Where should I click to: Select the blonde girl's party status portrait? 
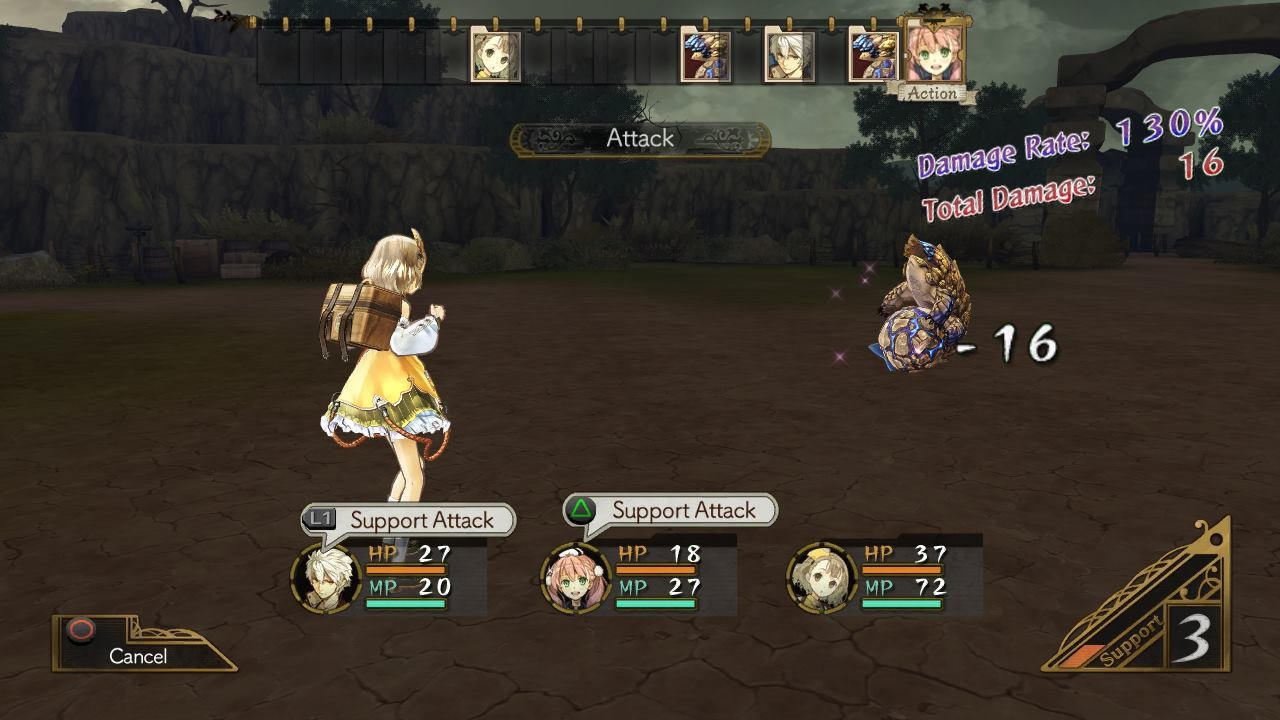822,578
